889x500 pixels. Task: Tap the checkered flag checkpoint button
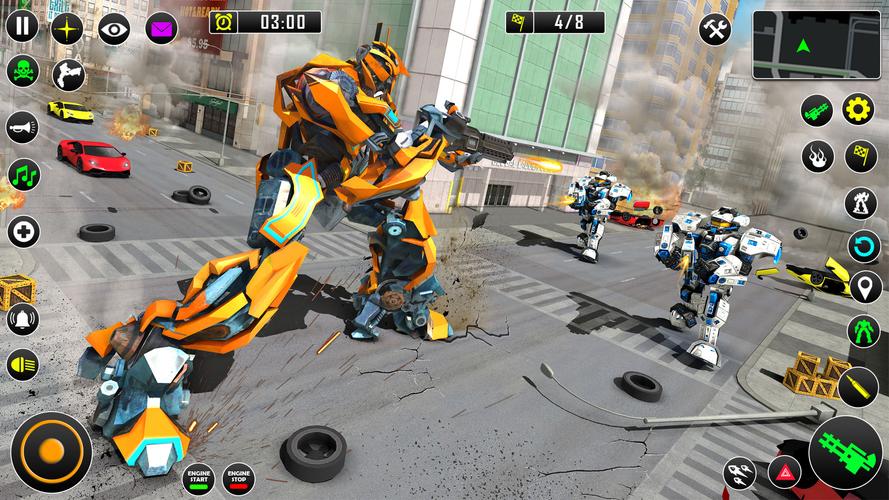click(861, 156)
